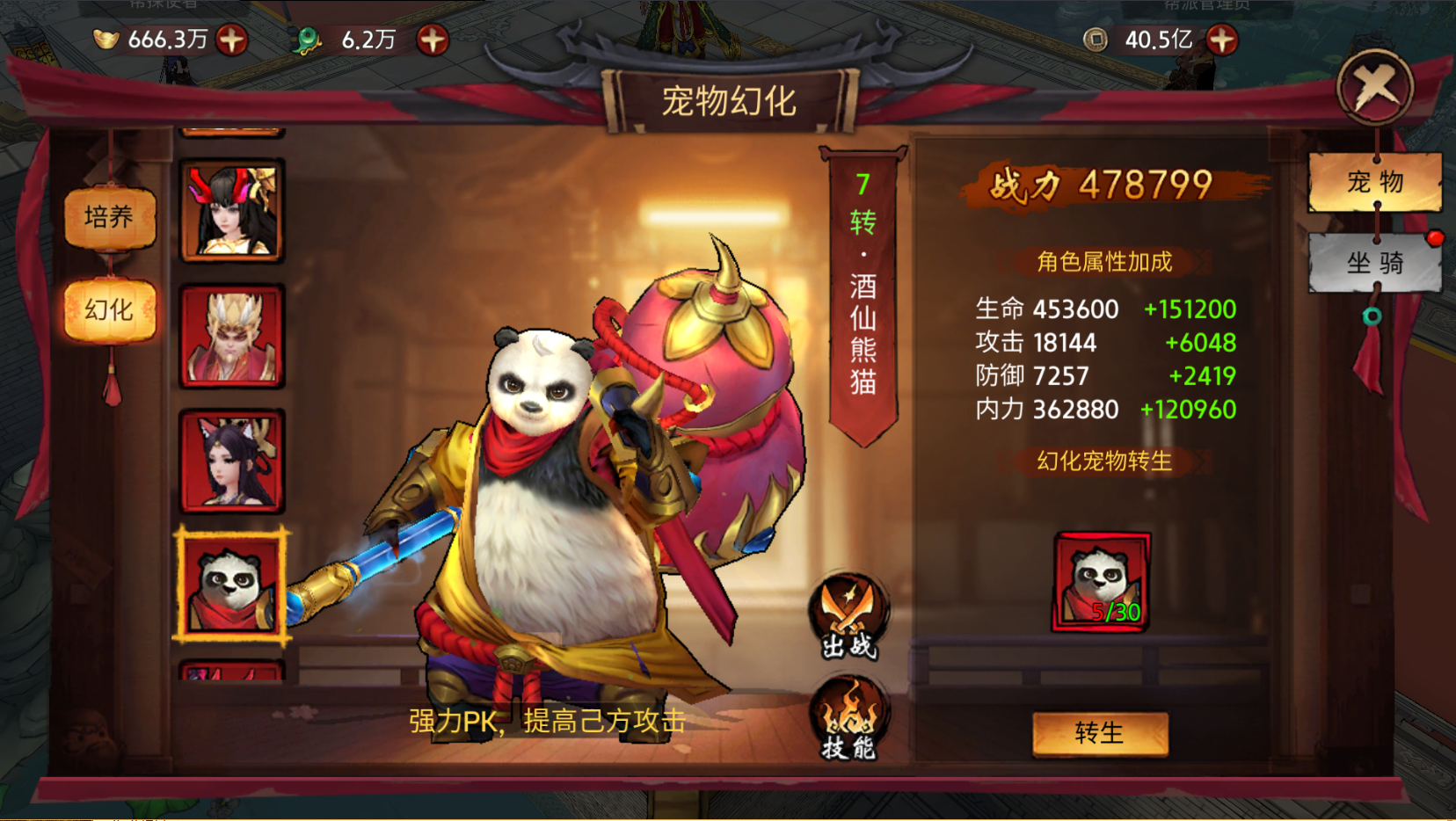Open the 技能 skill button
The height and width of the screenshot is (821, 1456).
point(848,718)
